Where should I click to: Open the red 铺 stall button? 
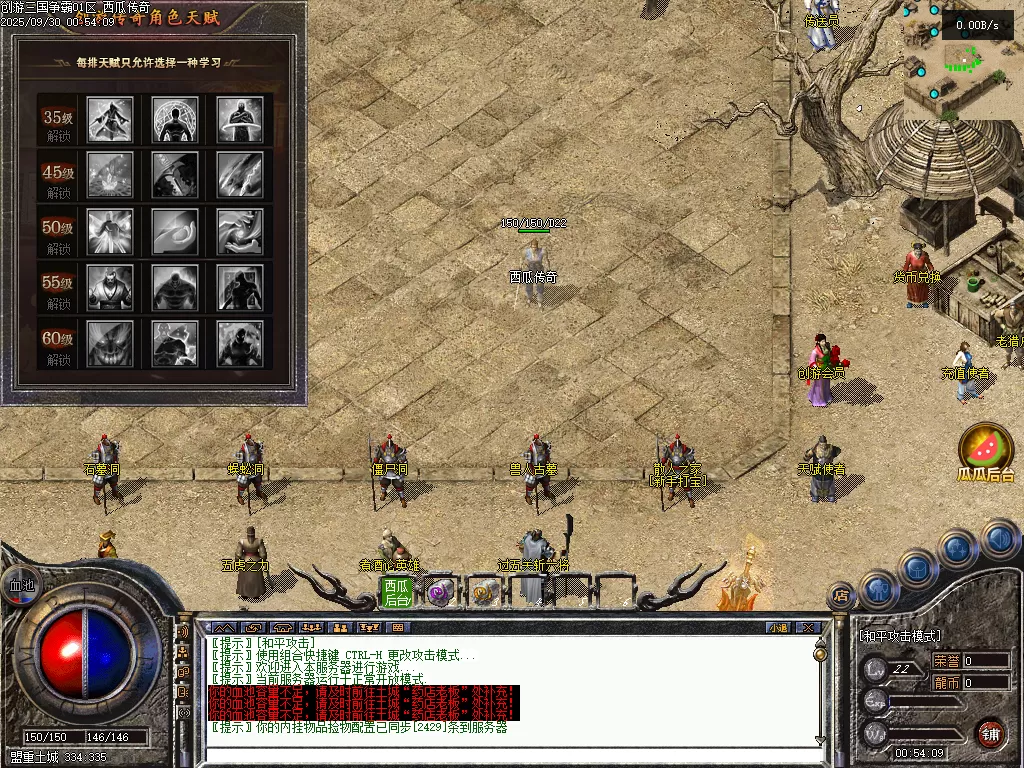[990, 733]
